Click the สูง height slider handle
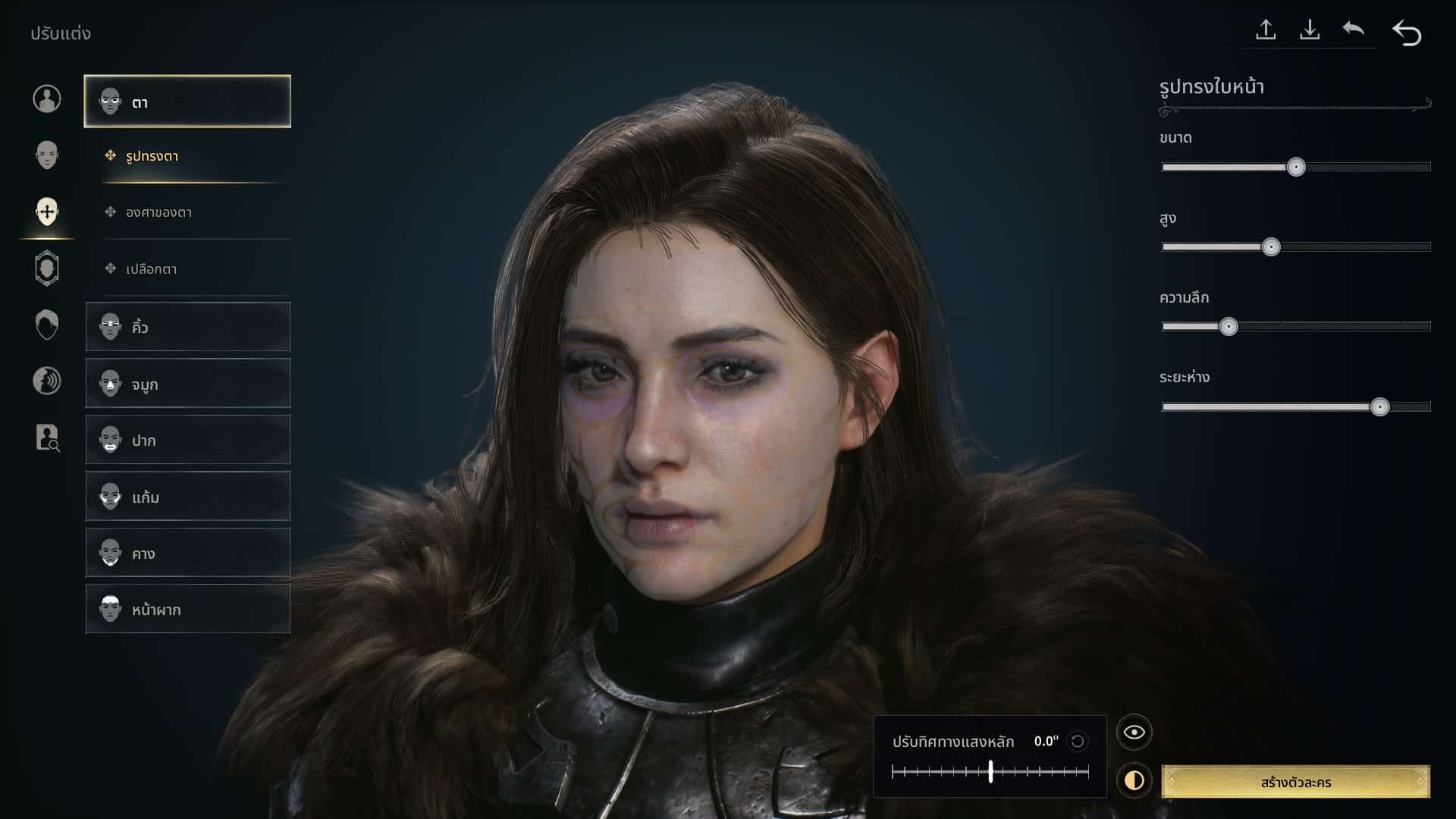 1271,247
